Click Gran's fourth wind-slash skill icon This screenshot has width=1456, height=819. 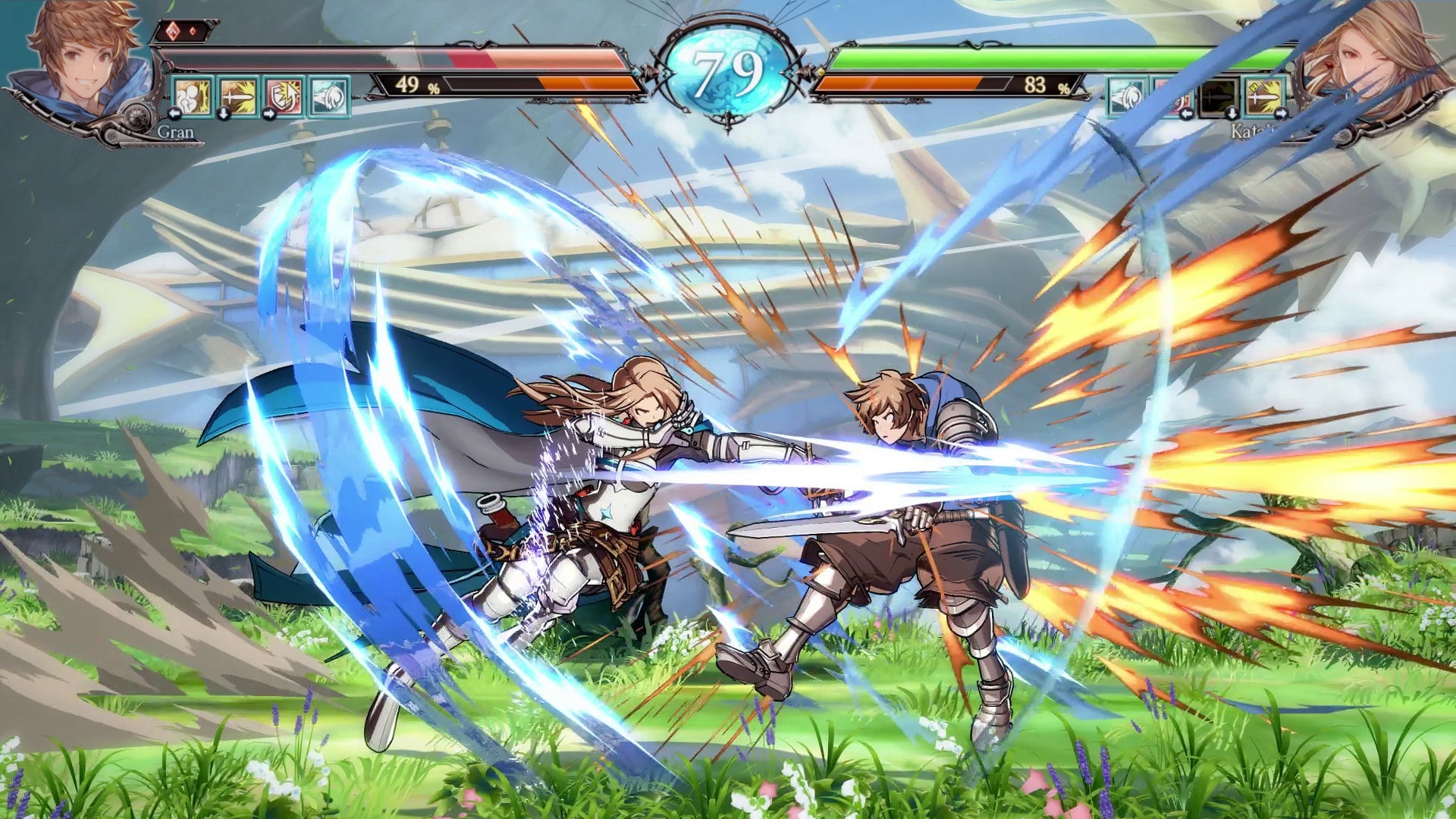(328, 96)
